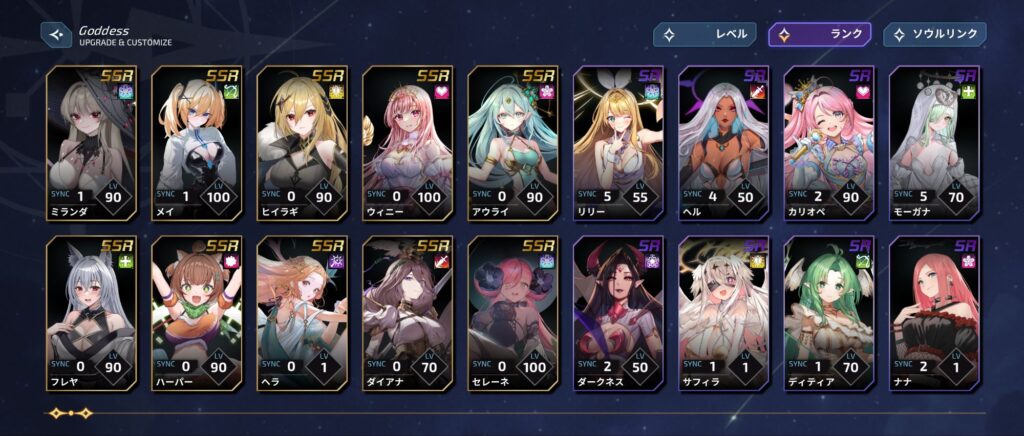This screenshot has height=436, width=1024.
Task: Go back using the Goddess back arrow
Action: tap(56, 35)
